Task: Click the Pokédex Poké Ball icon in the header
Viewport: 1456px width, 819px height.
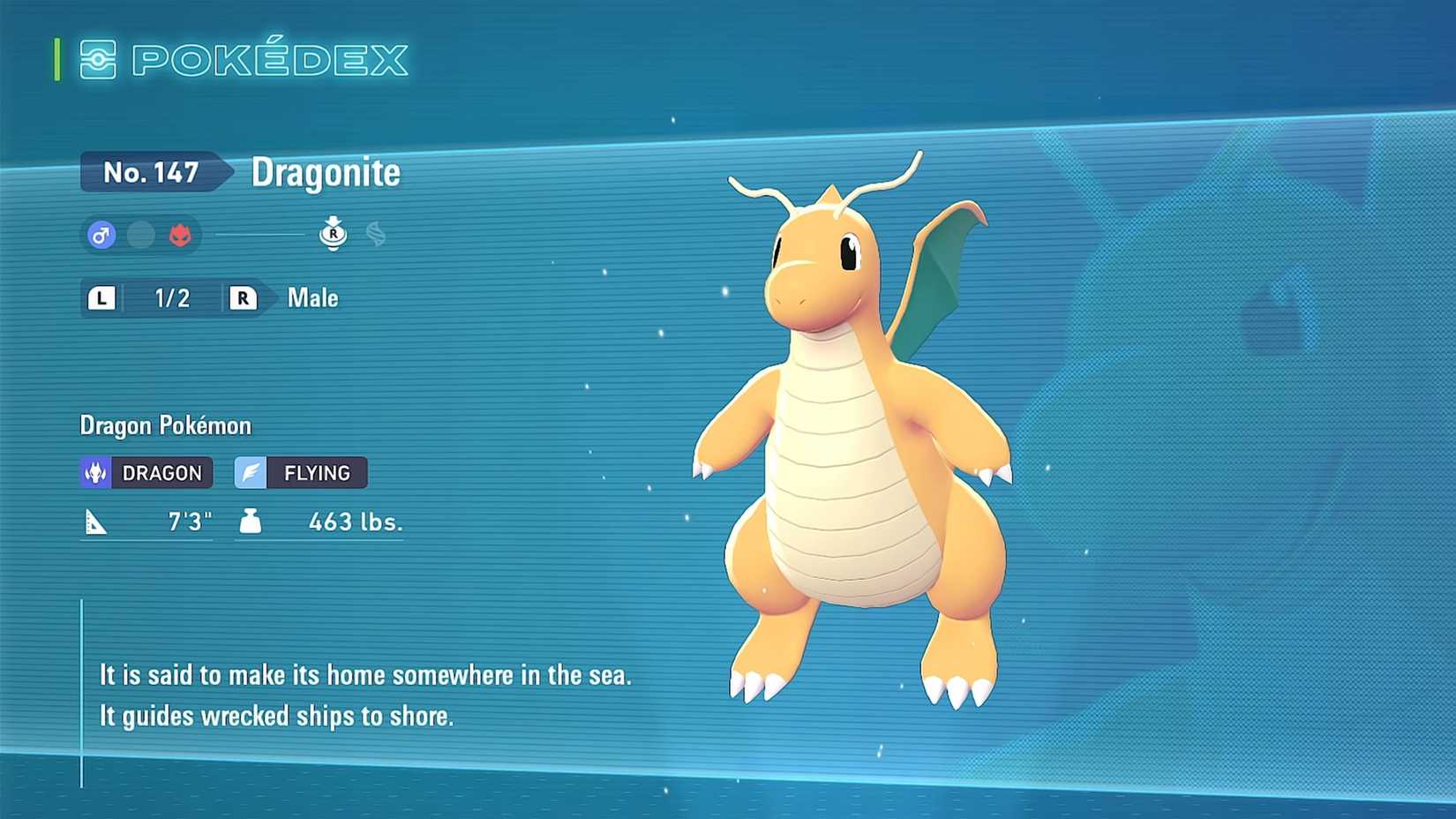Action: 100,58
